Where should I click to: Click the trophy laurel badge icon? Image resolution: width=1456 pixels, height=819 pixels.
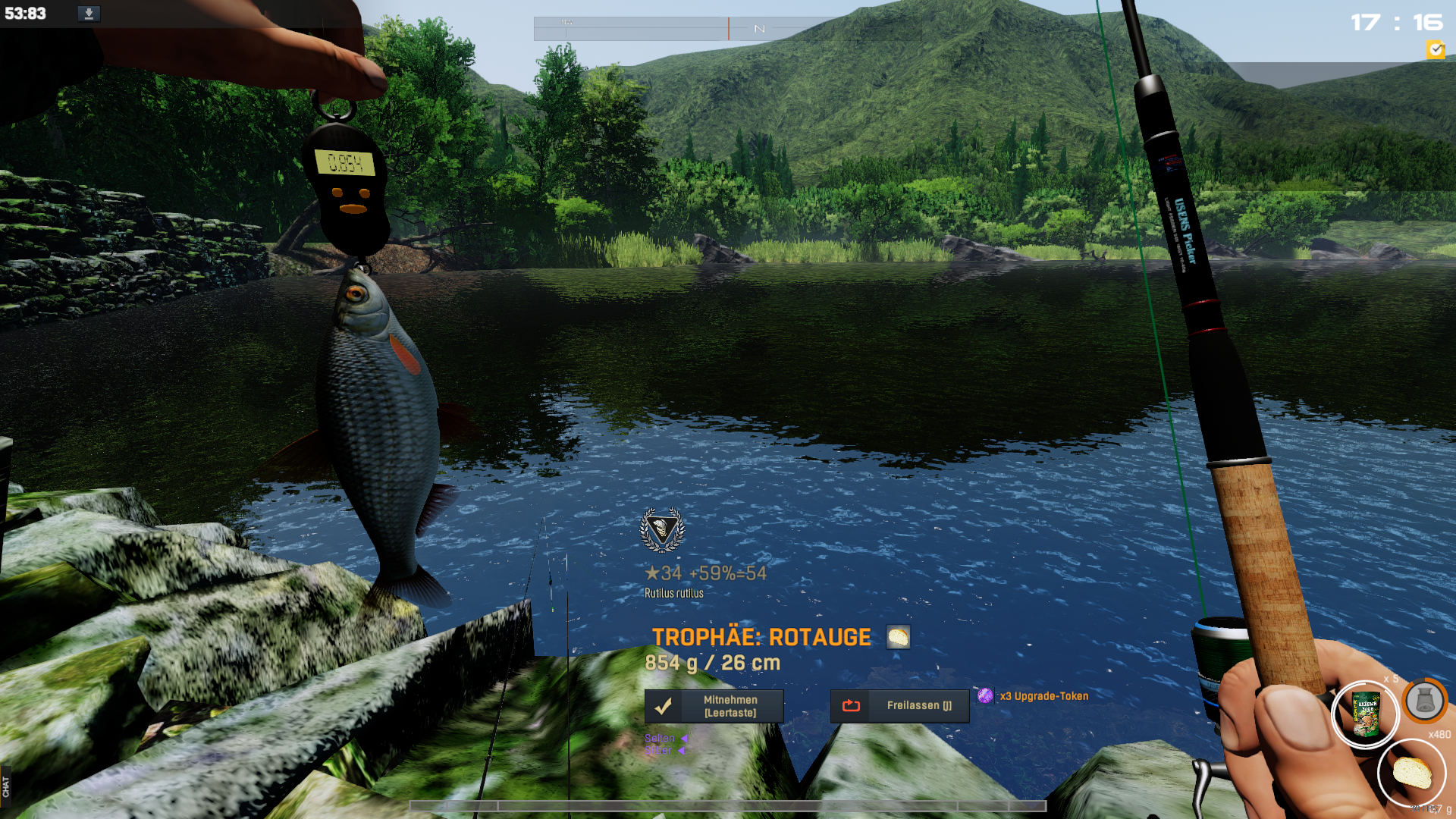pyautogui.click(x=662, y=529)
